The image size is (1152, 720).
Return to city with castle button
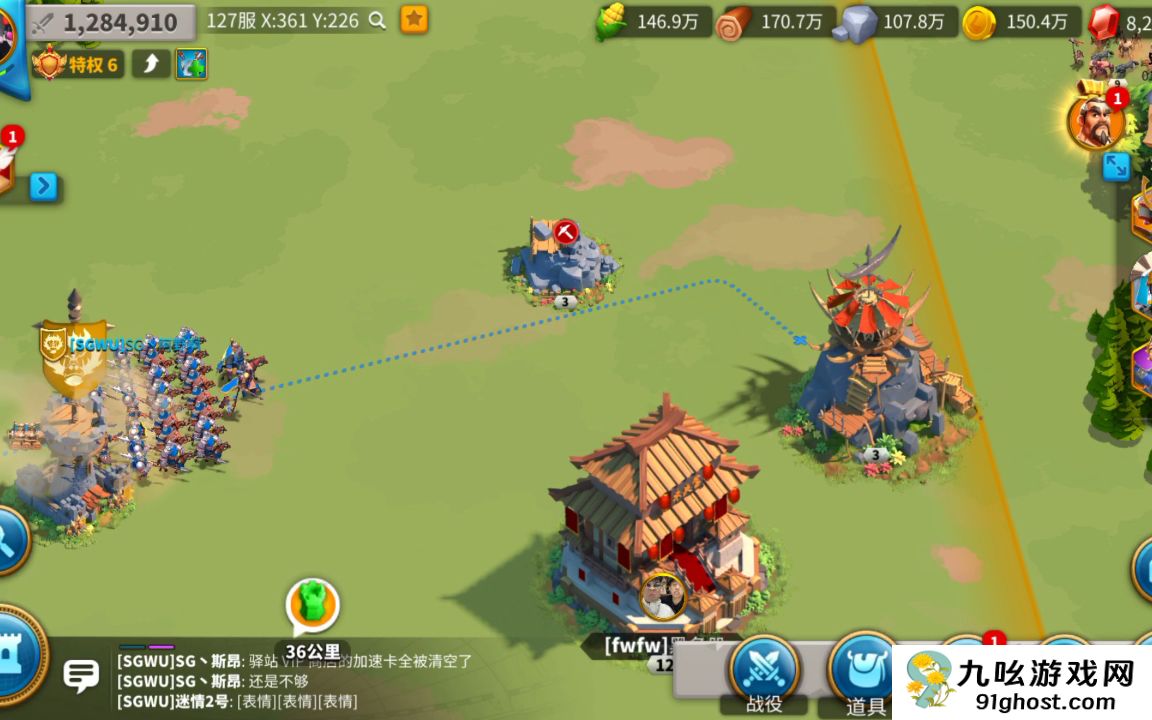(x=18, y=655)
